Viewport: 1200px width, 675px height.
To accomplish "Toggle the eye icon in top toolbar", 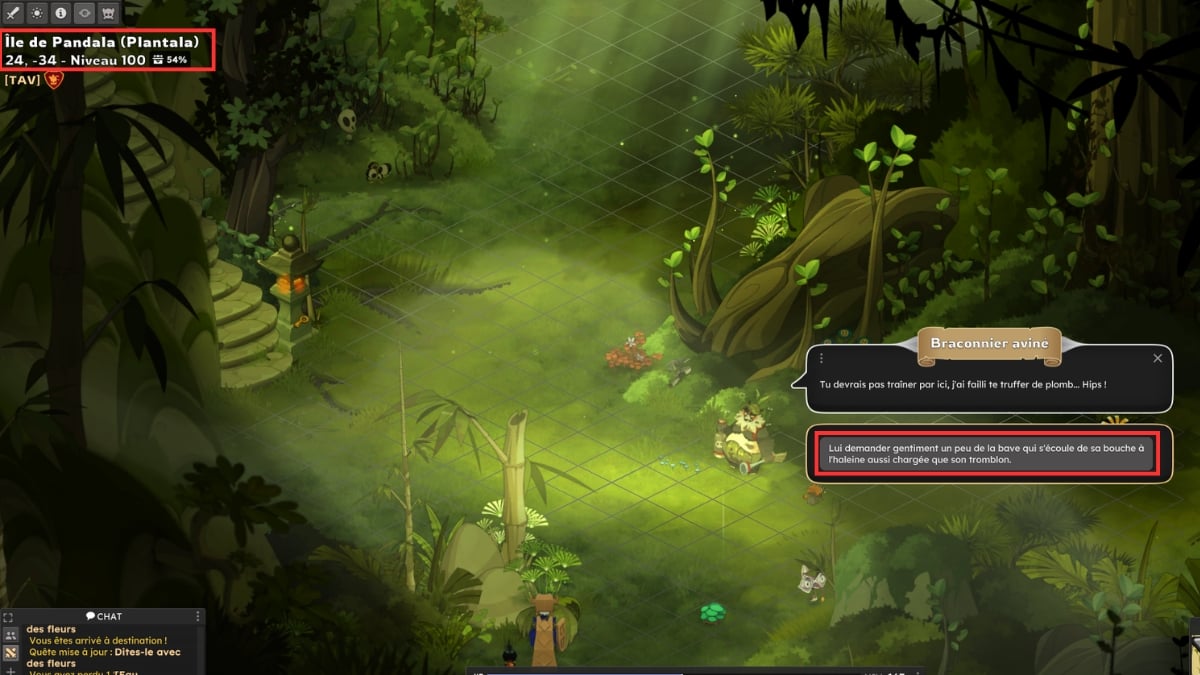I will pyautogui.click(x=84, y=14).
